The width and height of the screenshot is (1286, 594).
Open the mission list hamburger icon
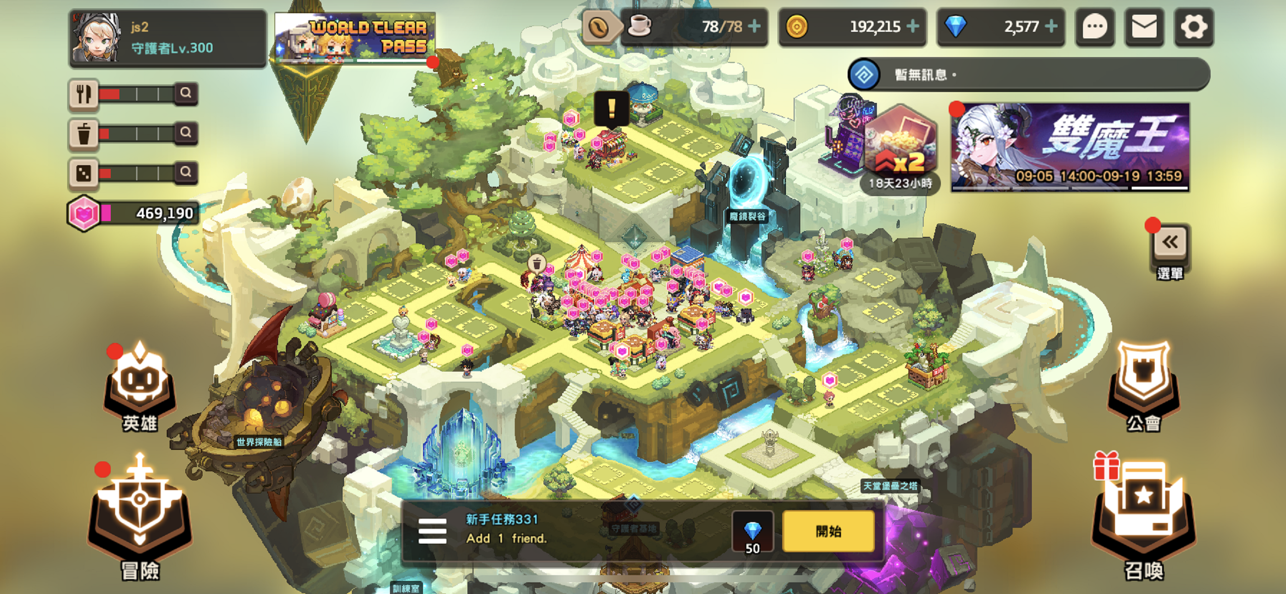[432, 531]
